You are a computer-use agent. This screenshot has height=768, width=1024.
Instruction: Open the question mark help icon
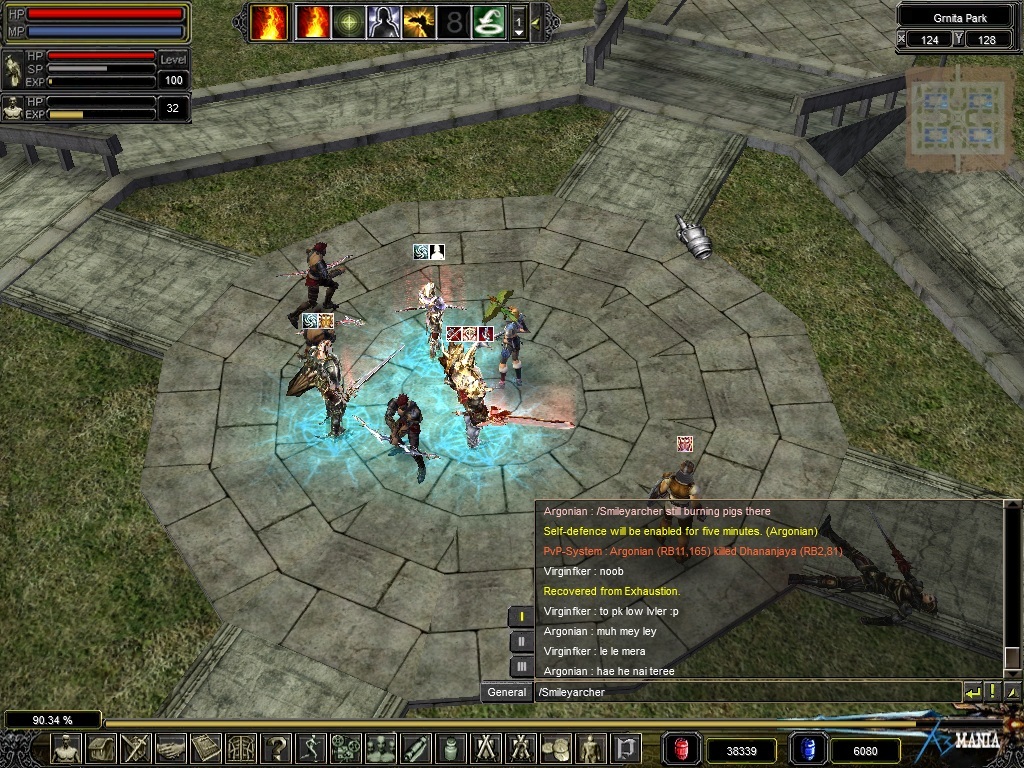tap(276, 747)
